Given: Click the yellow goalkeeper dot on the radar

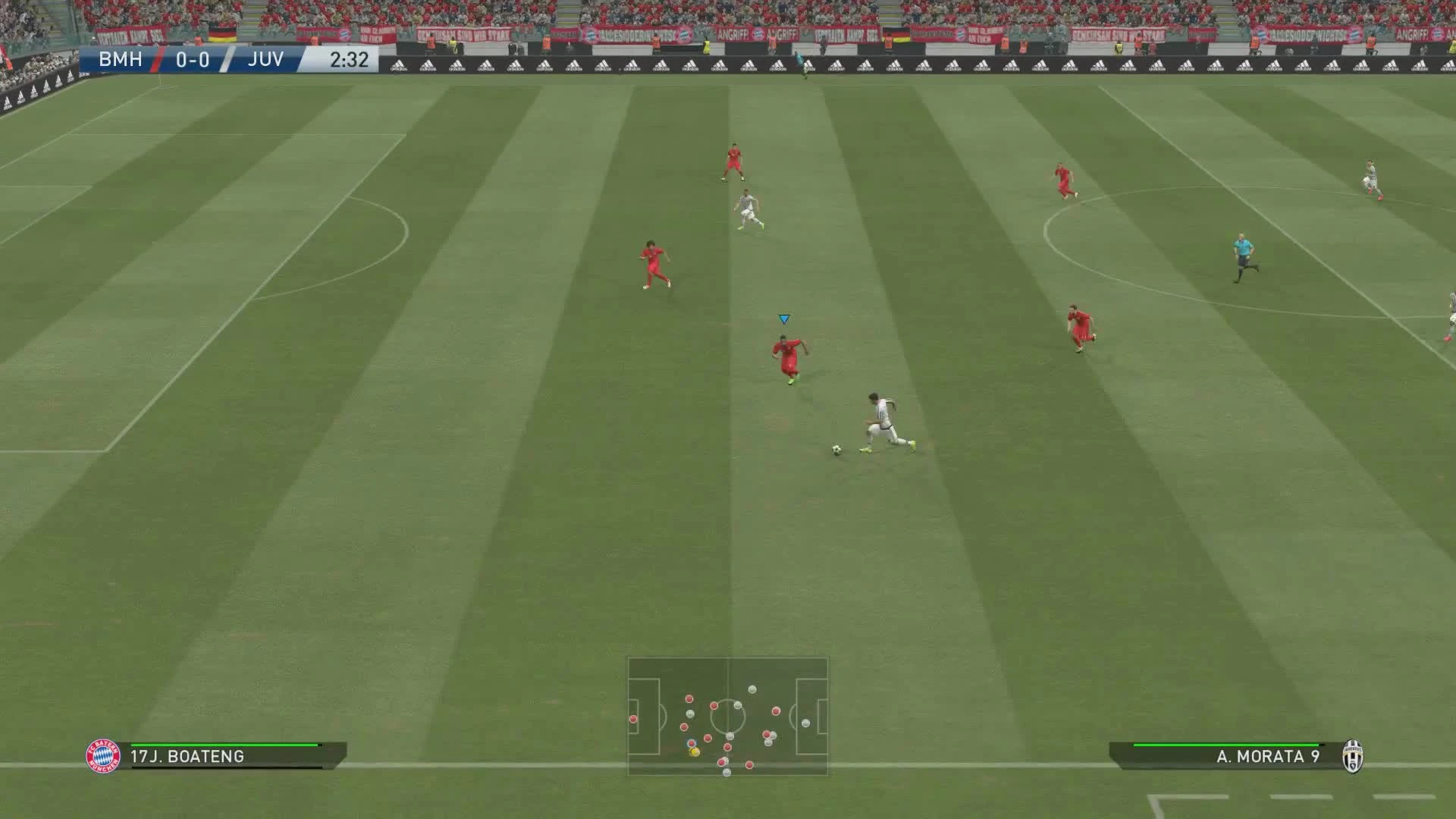Looking at the screenshot, I should click(695, 753).
